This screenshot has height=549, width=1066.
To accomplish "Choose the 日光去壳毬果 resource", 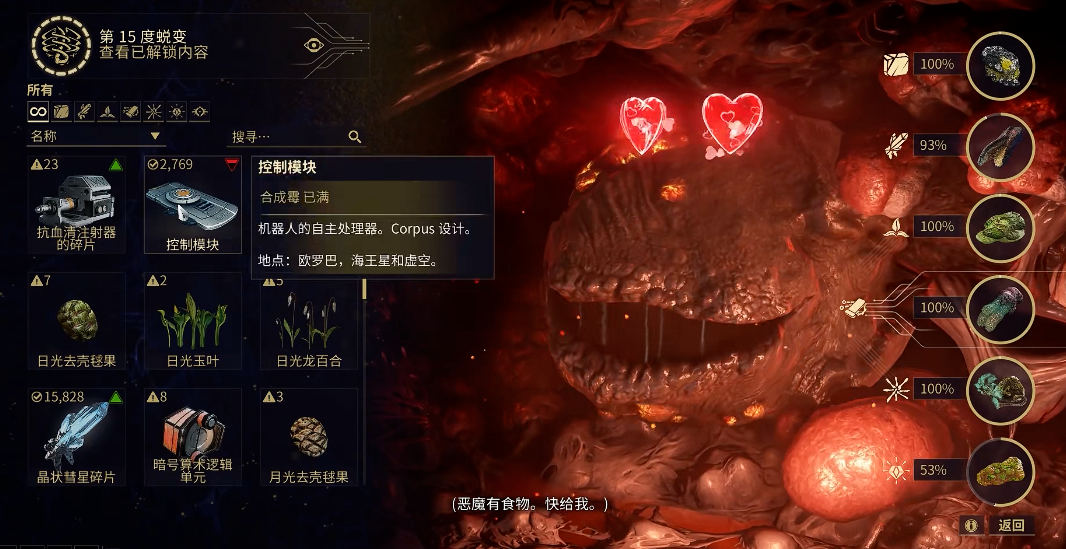I will point(77,322).
